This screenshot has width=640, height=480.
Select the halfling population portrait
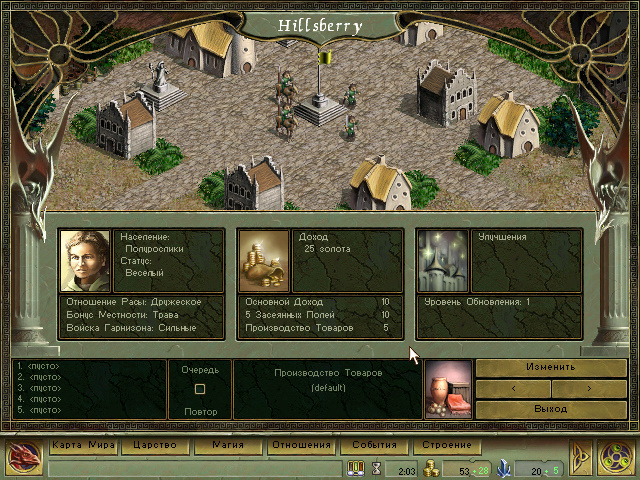85,260
